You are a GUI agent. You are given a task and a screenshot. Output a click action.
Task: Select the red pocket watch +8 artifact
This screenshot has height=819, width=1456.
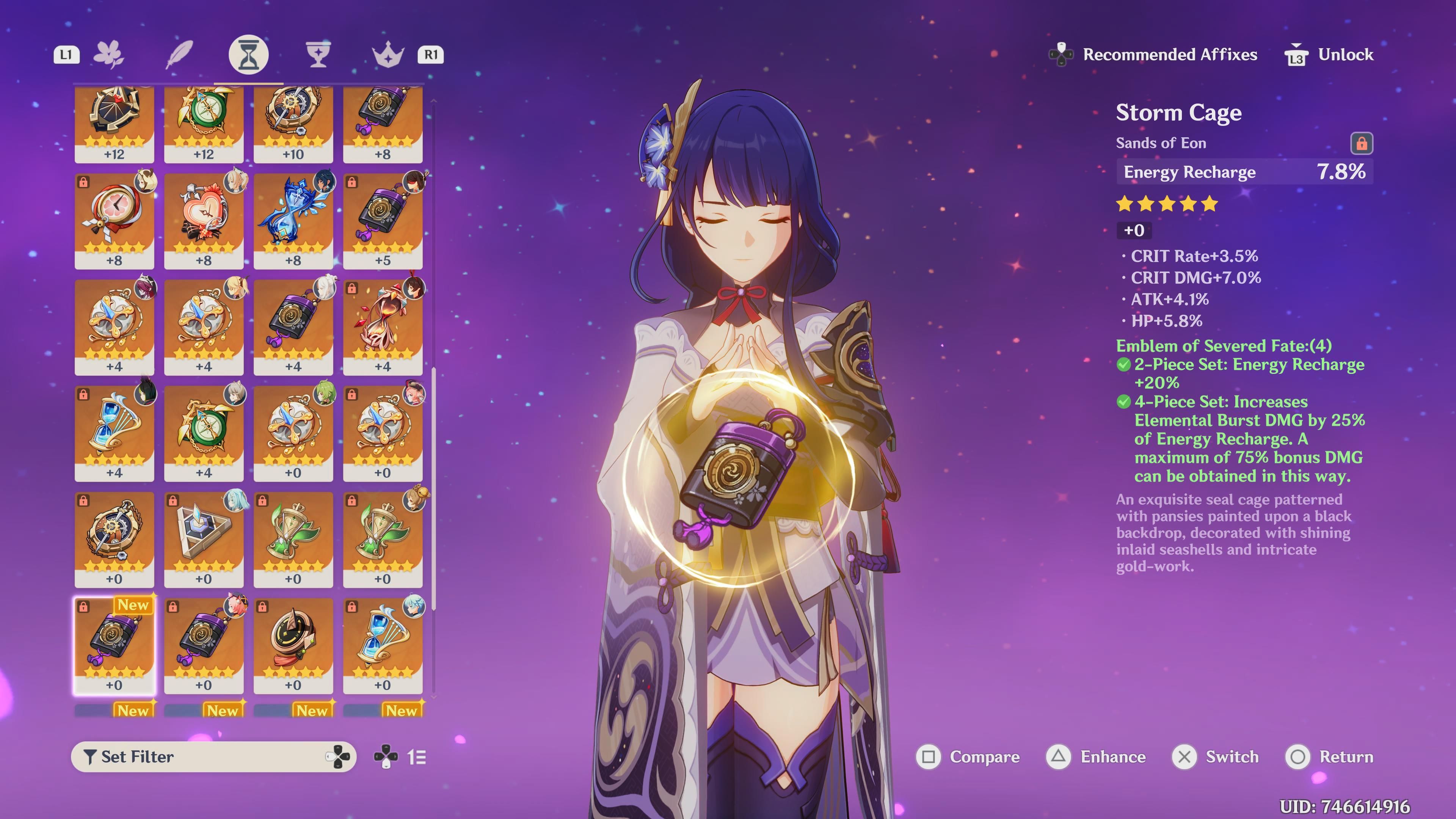(114, 220)
